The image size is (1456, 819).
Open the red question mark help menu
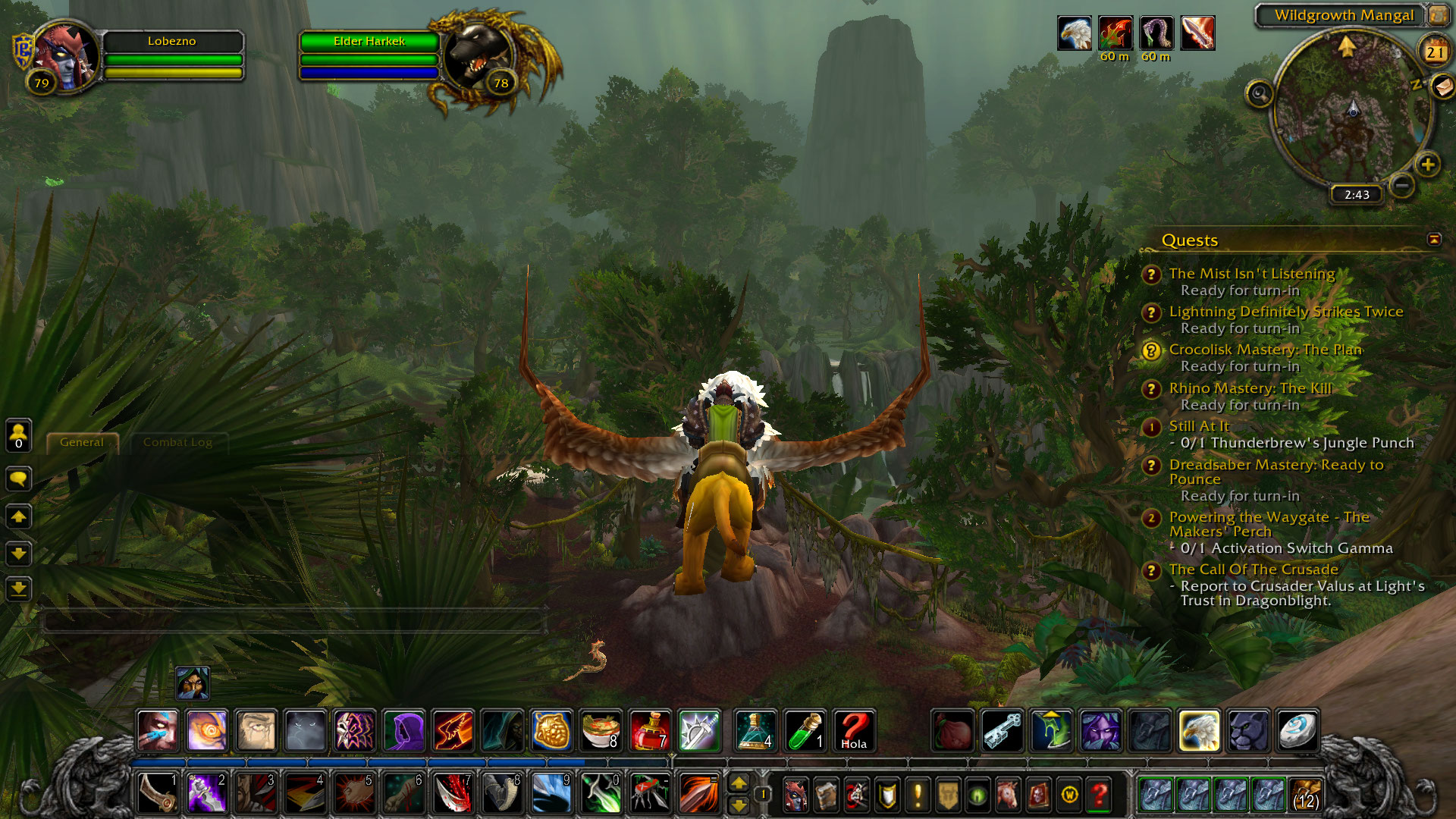1099,794
